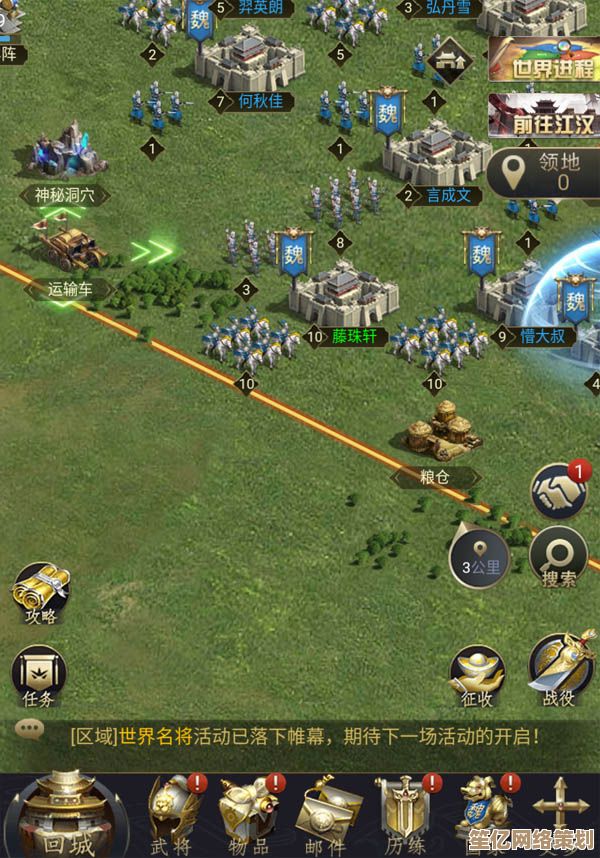
Task: Open the 搜索 search tool
Action: click(x=559, y=555)
